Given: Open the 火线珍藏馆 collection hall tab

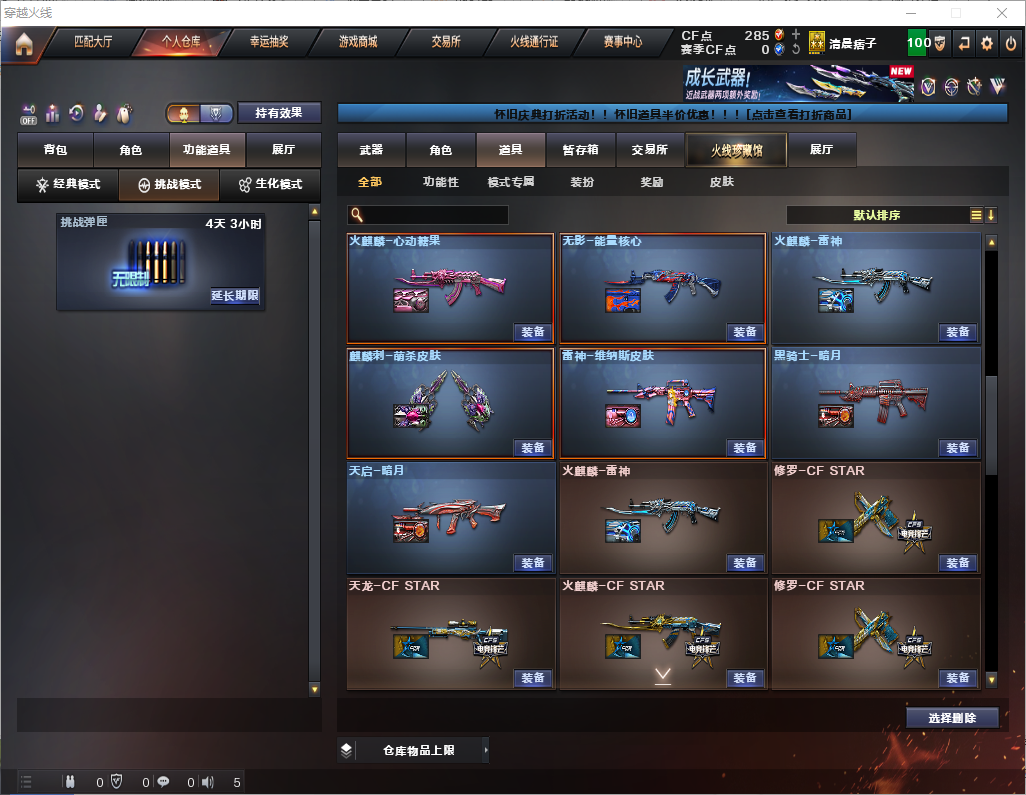Looking at the screenshot, I should [736, 150].
